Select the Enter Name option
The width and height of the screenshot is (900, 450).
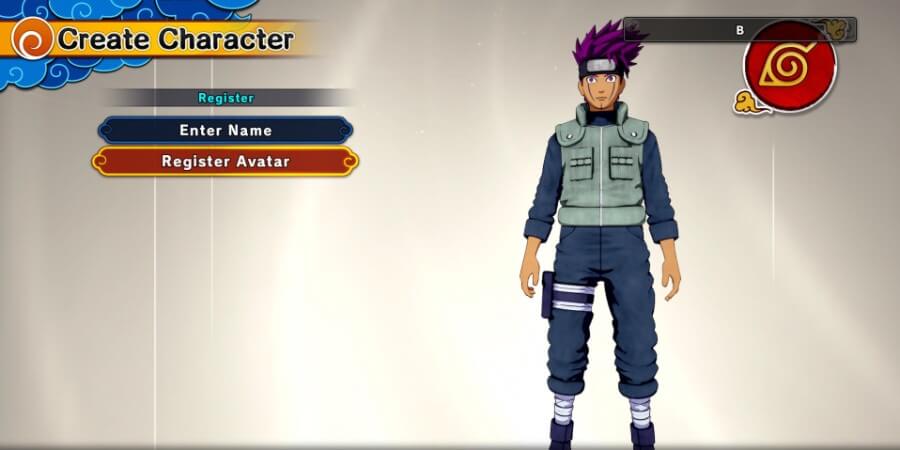(x=225, y=130)
